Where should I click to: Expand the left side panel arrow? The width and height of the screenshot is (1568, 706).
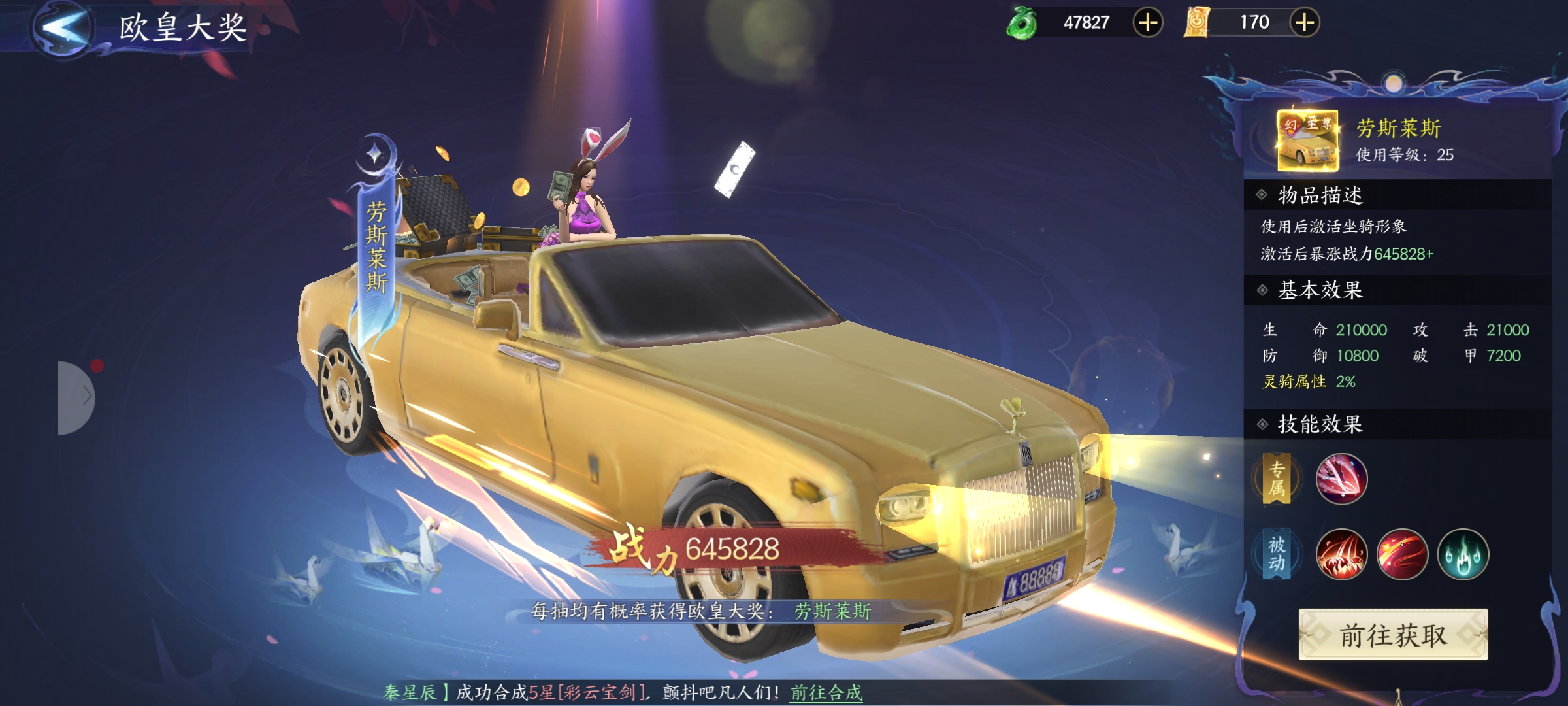click(x=78, y=396)
